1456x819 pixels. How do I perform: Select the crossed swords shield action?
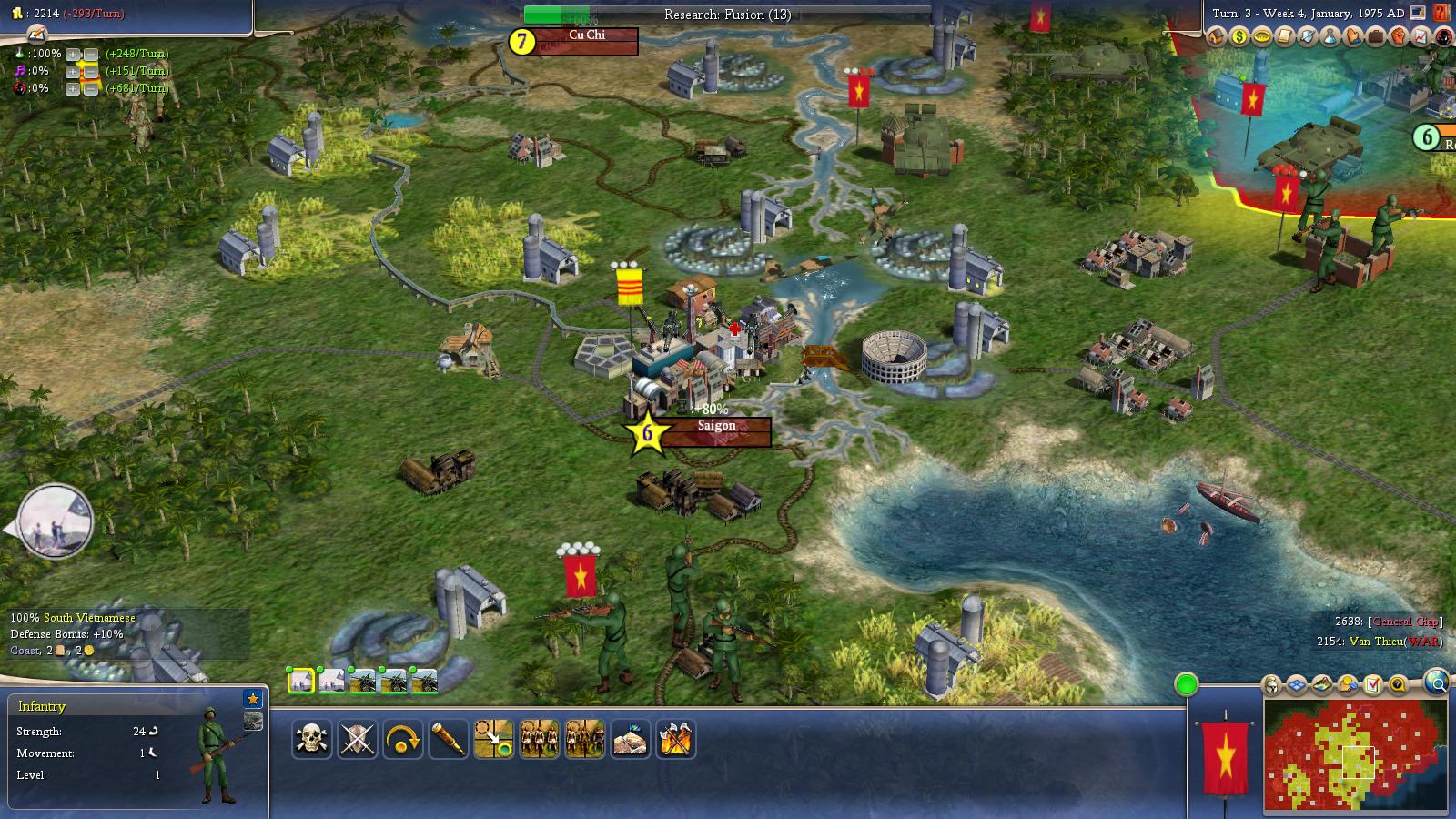coord(357,739)
